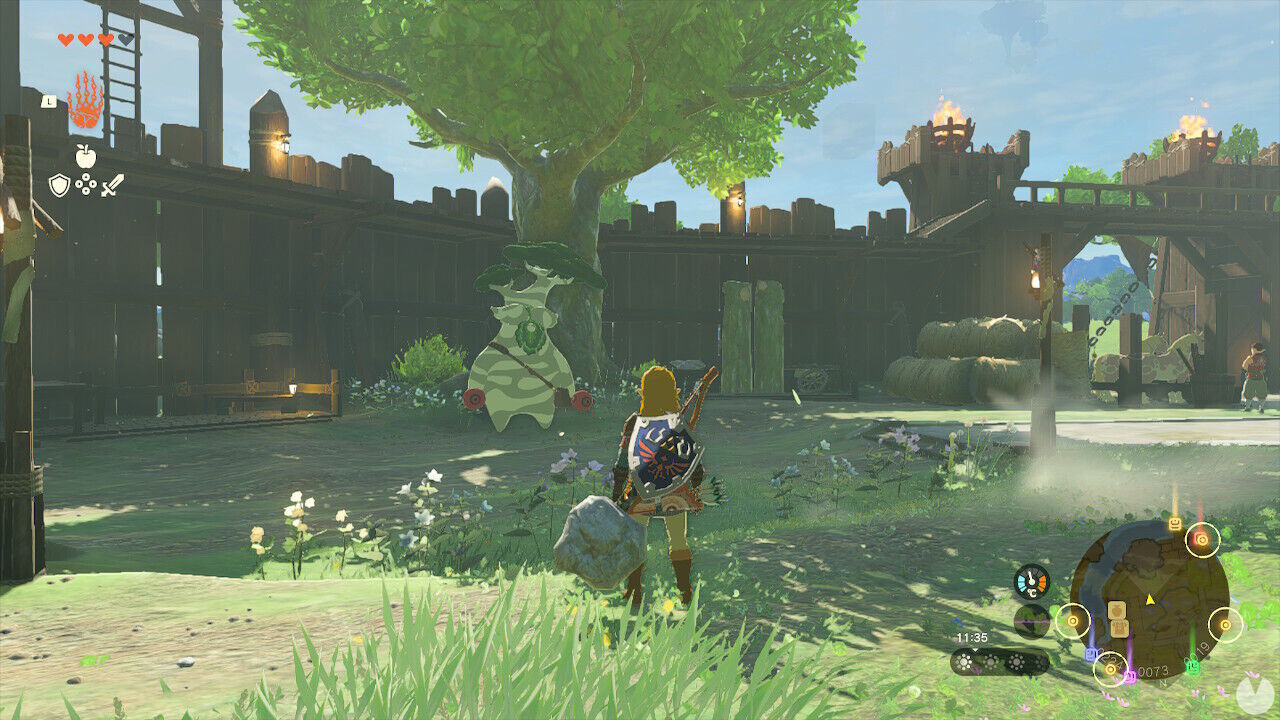Expand the weather forecast bar
Viewport: 1280px width, 720px height.
[x=1001, y=660]
